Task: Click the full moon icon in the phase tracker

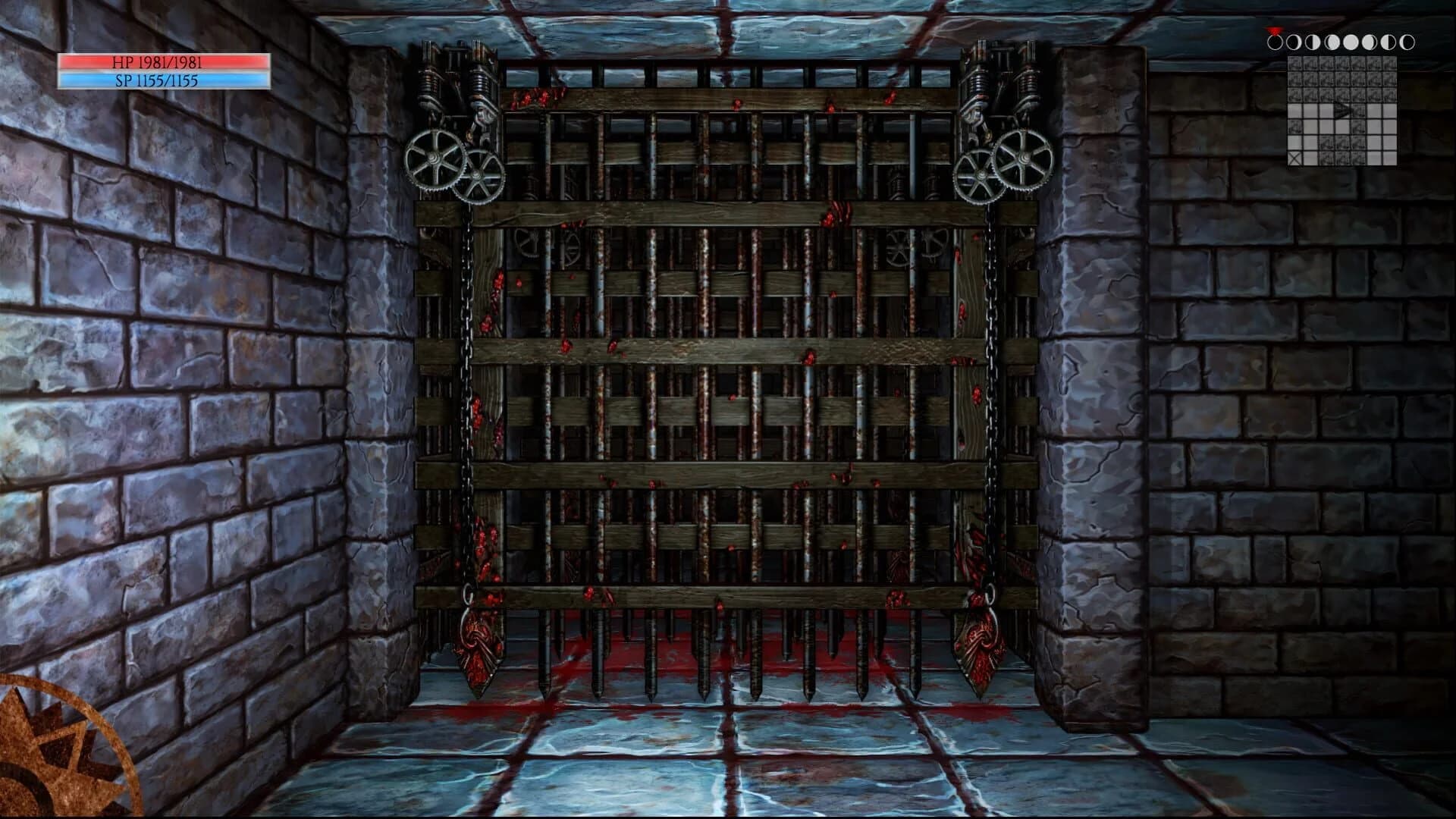Action: pos(1351,42)
